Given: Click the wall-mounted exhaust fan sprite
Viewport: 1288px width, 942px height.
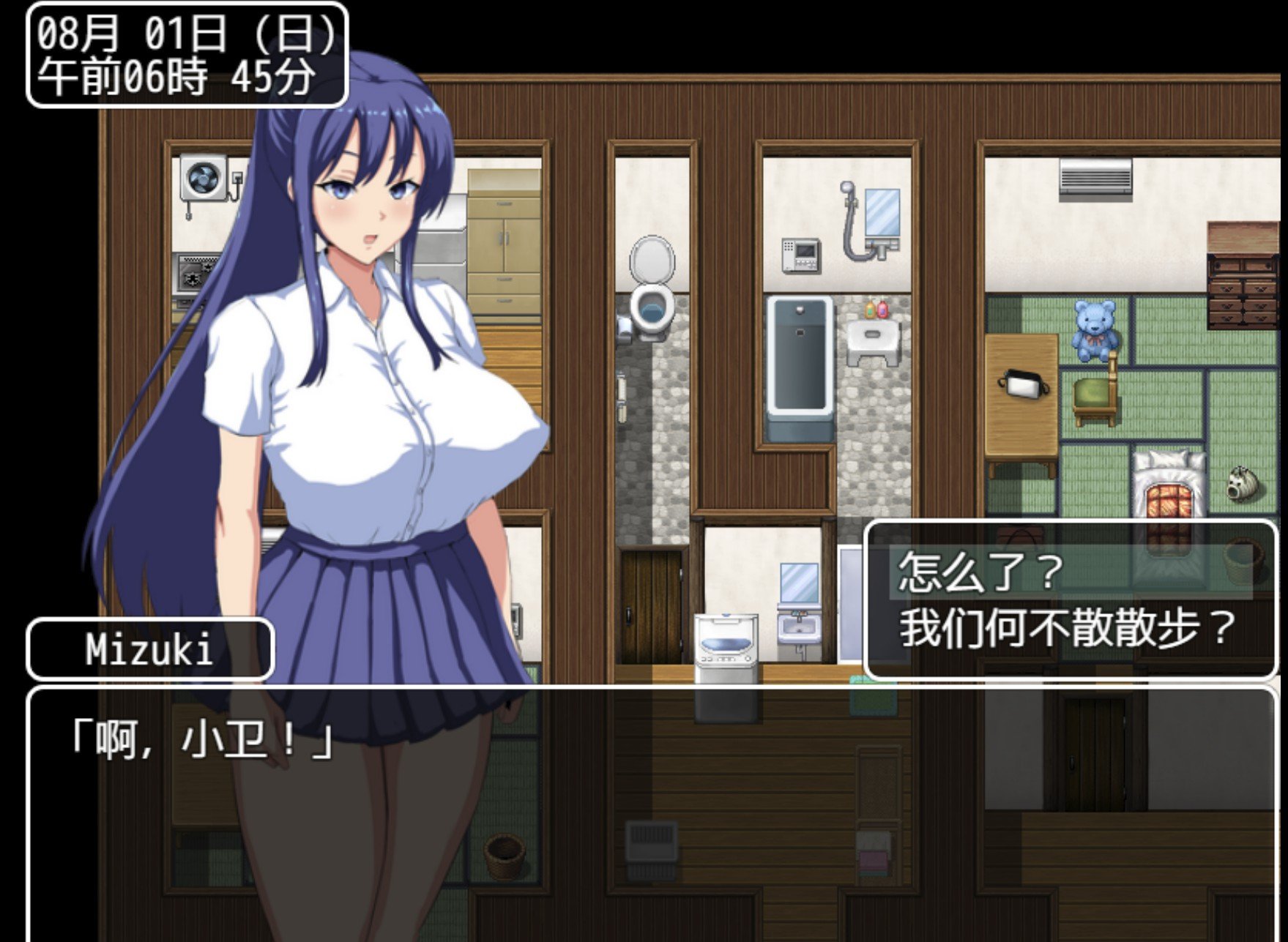Looking at the screenshot, I should 205,176.
